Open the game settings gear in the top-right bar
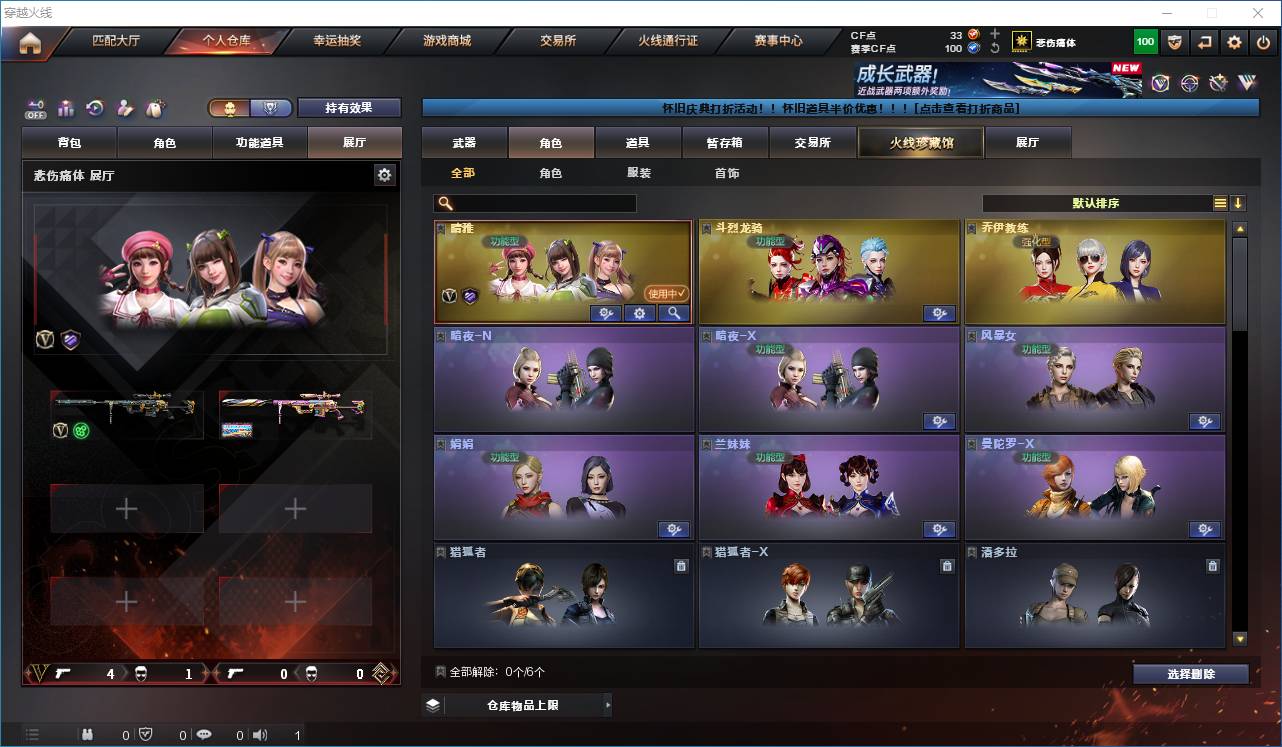 pos(1234,42)
